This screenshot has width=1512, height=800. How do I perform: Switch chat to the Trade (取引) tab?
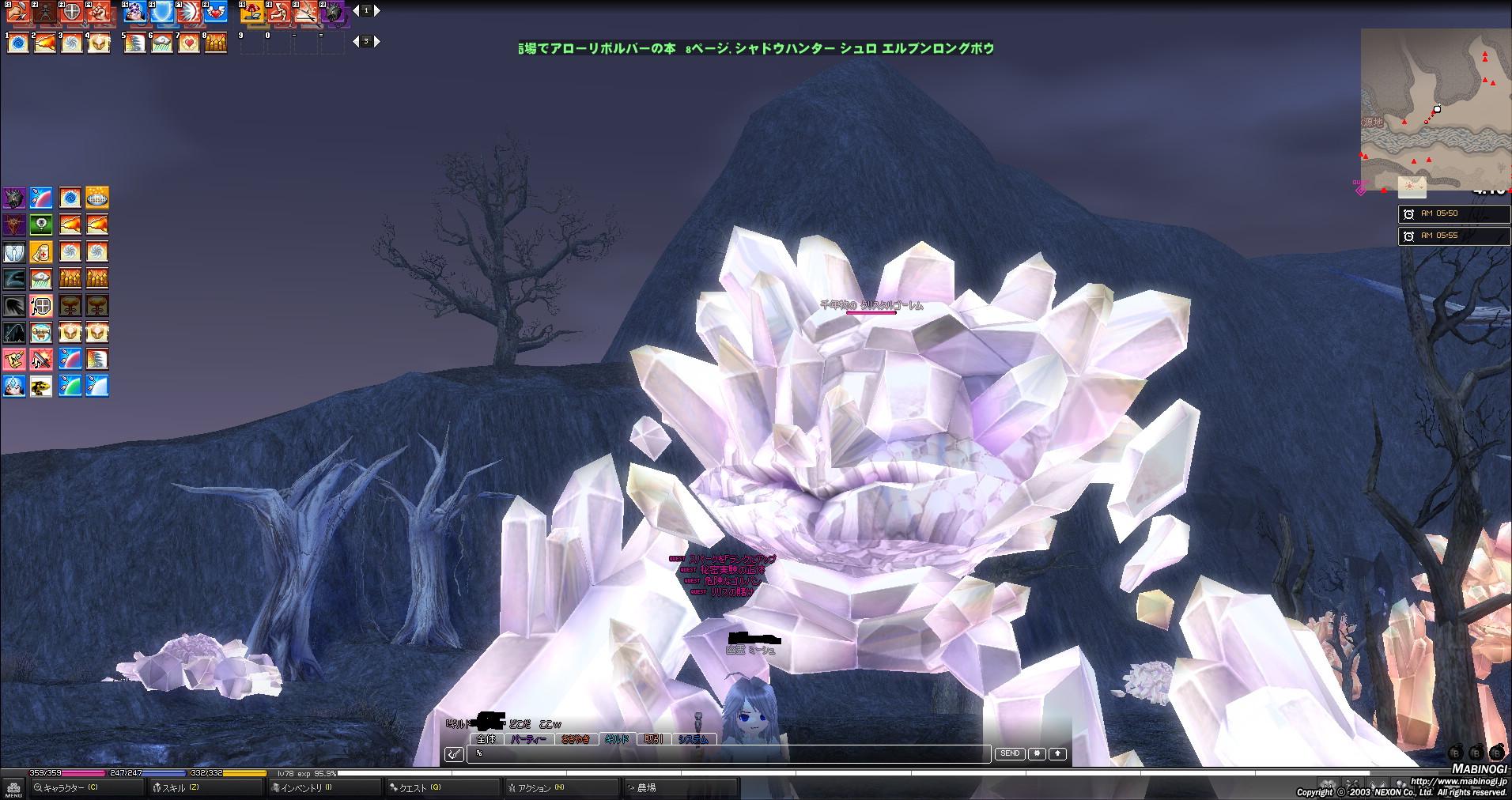pyautogui.click(x=653, y=740)
